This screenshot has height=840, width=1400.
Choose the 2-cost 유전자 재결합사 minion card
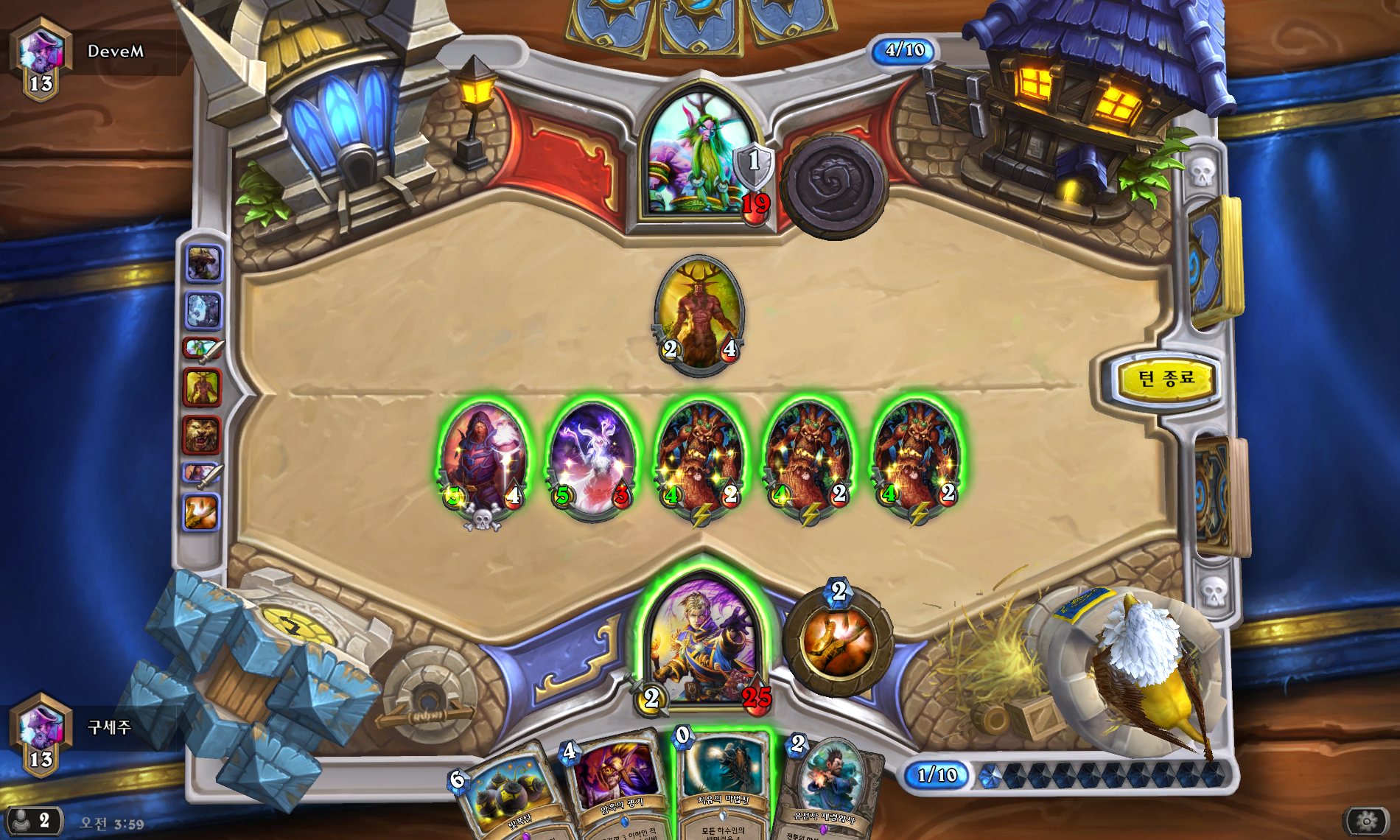[x=829, y=792]
